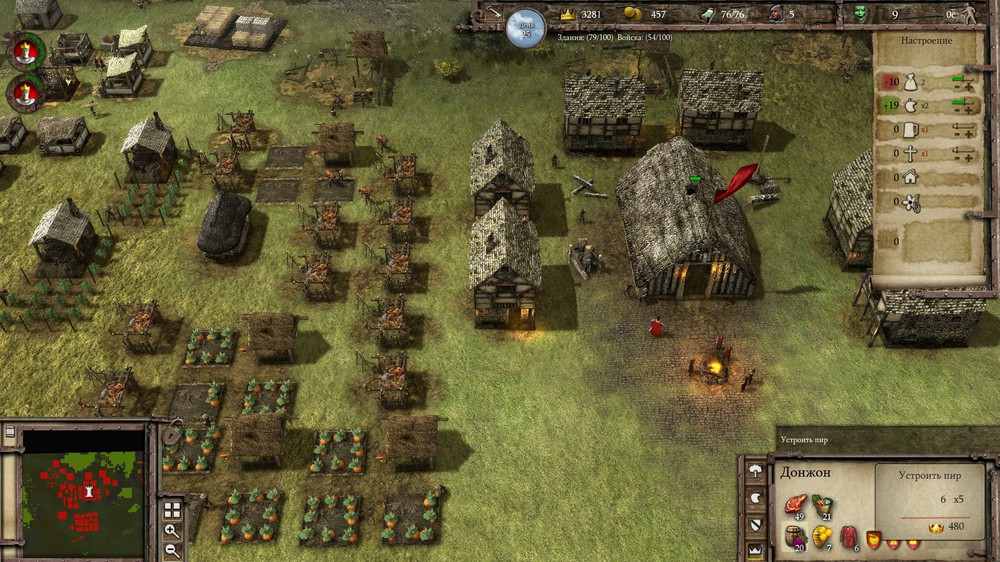Select the gold nuggets bowl icon
The width and height of the screenshot is (1000, 562).
[823, 538]
